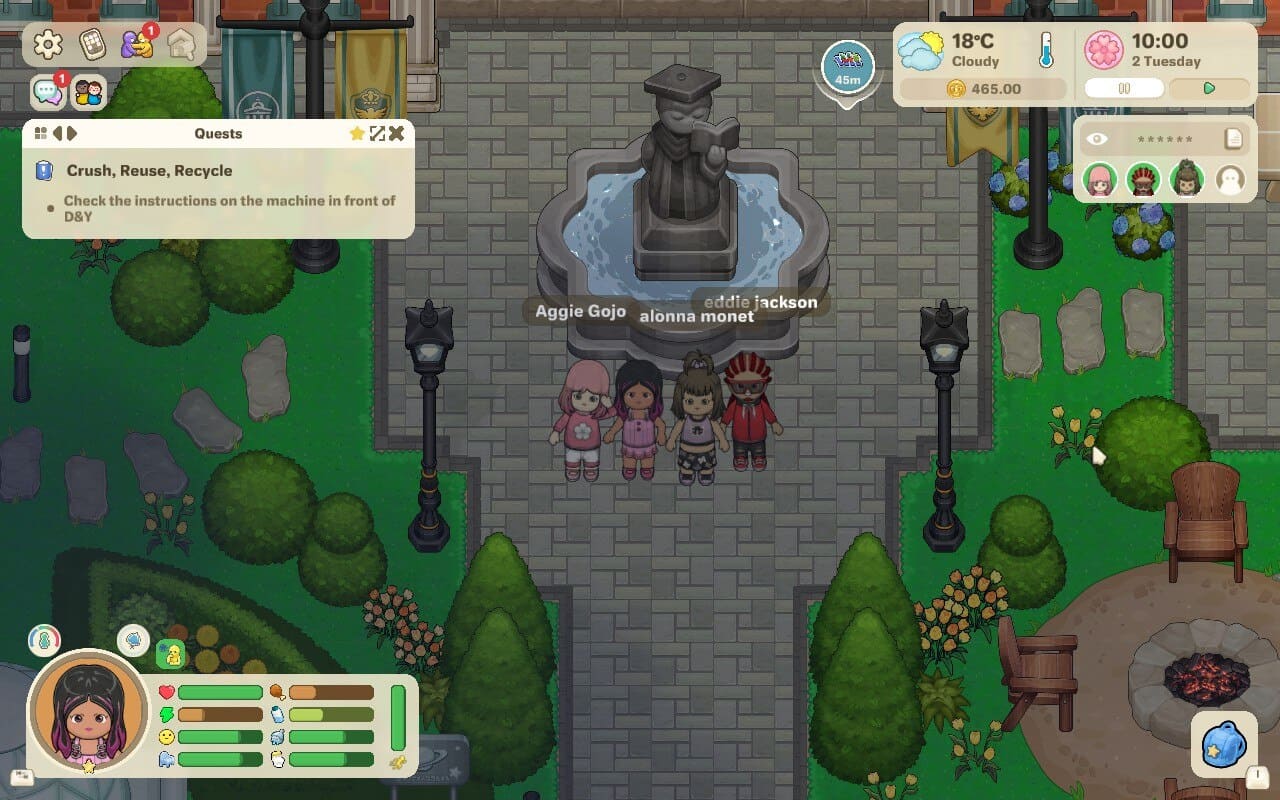Open the blue backpack inventory

1223,746
